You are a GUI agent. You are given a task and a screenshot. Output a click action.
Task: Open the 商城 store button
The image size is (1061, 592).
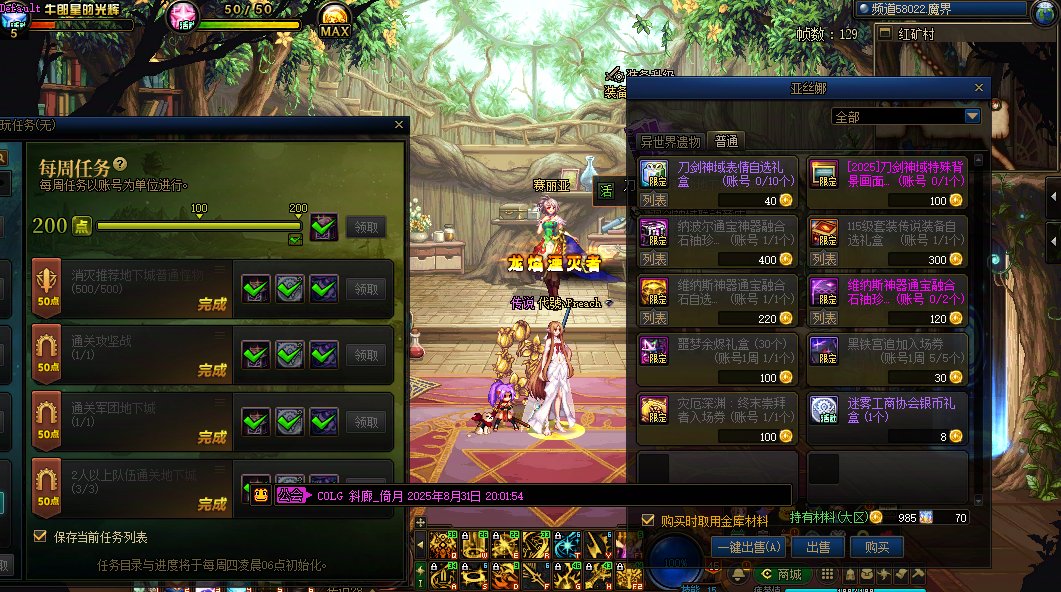pos(781,574)
